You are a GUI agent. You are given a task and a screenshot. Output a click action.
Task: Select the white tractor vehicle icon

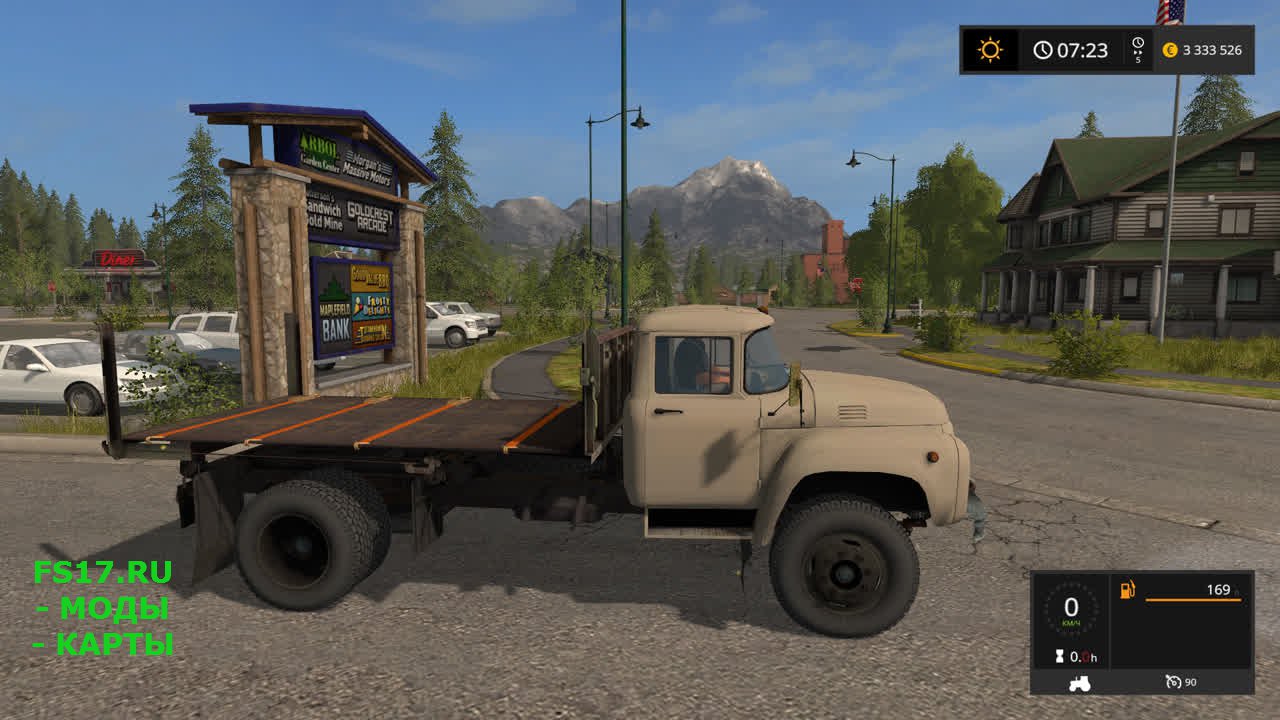(1080, 683)
